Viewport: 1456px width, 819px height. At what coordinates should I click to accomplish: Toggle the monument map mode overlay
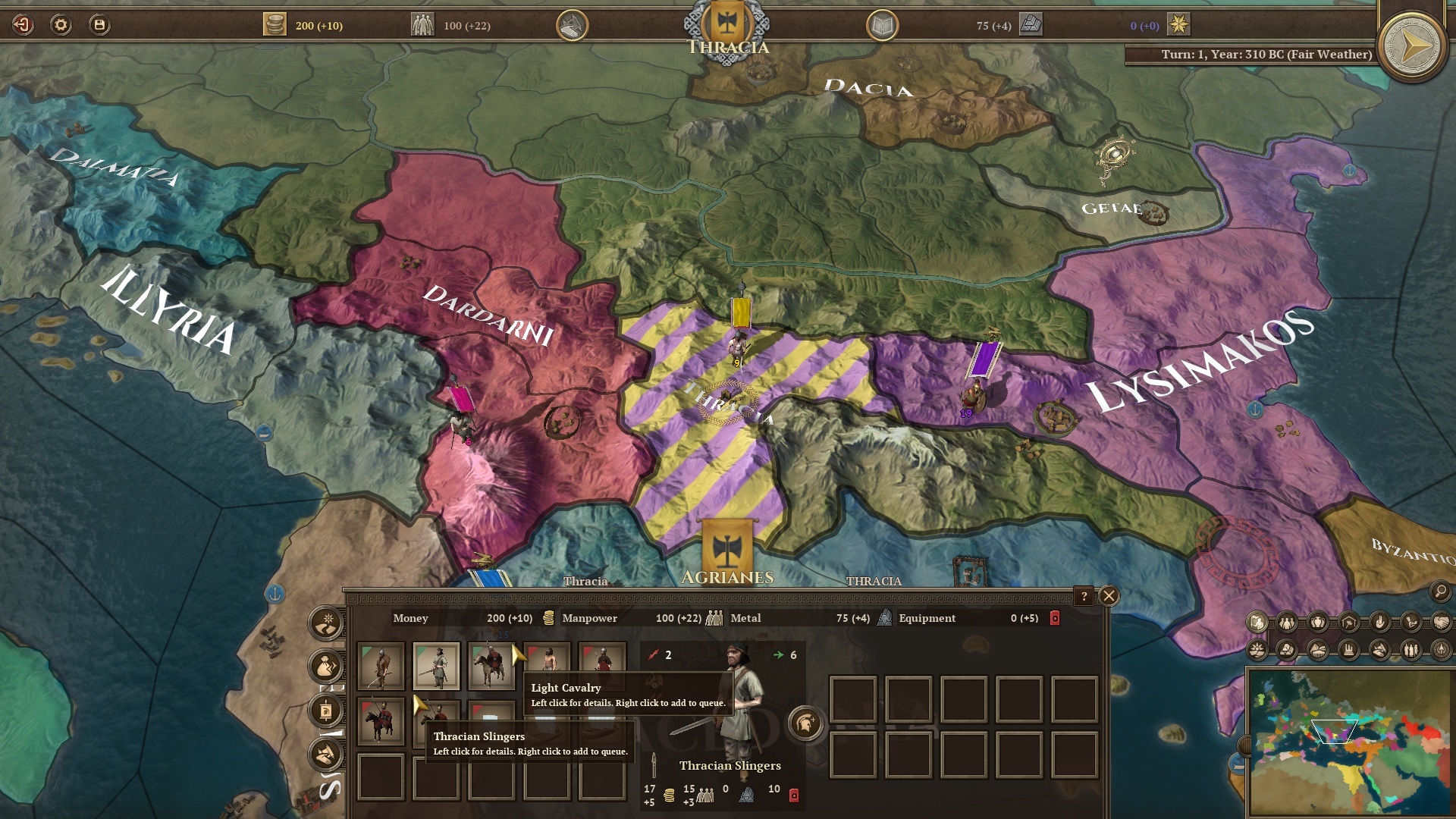(1347, 649)
